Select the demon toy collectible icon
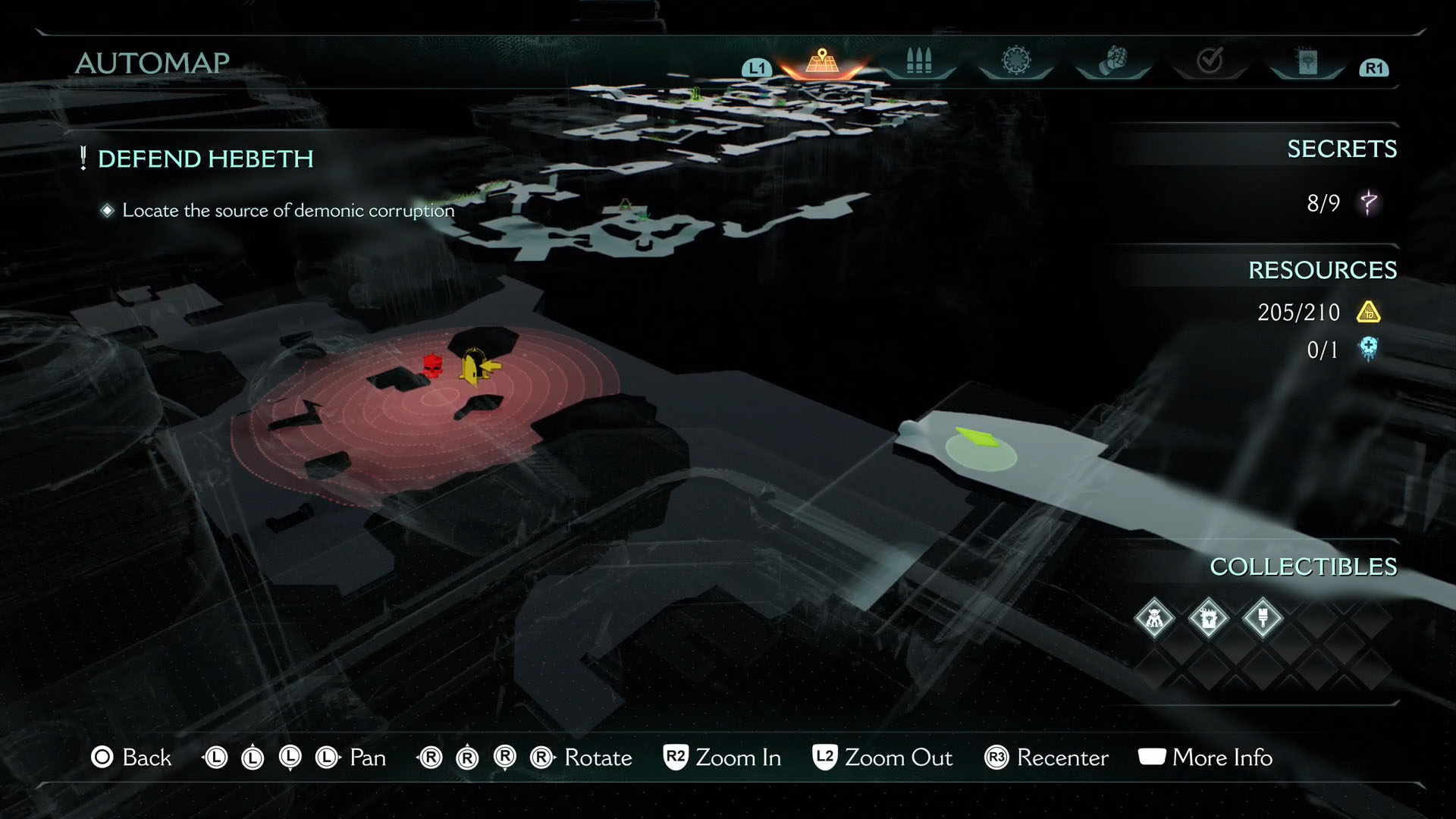This screenshot has height=819, width=1456. tap(1155, 619)
